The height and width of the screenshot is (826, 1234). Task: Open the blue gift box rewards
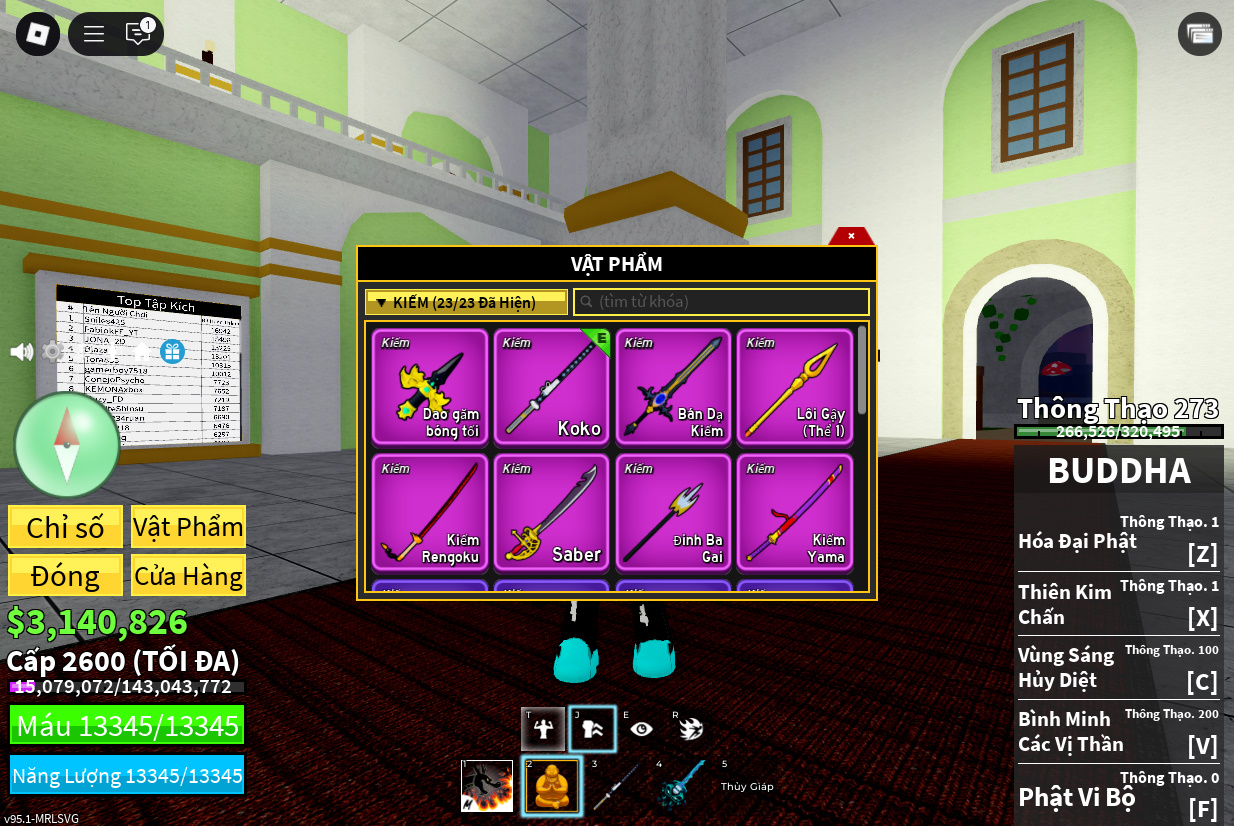172,351
